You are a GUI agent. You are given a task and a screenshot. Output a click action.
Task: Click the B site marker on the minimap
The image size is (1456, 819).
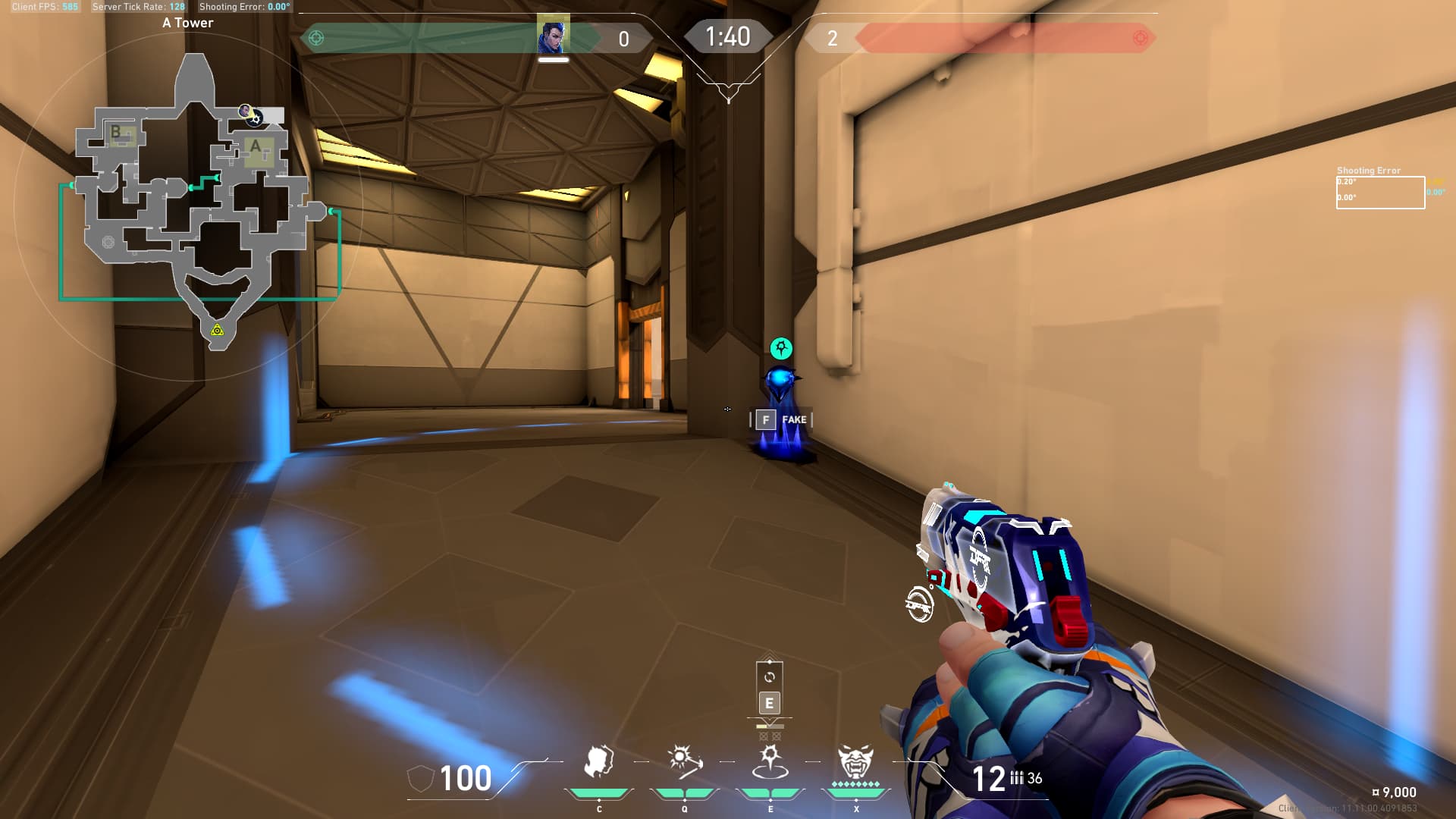pyautogui.click(x=116, y=132)
